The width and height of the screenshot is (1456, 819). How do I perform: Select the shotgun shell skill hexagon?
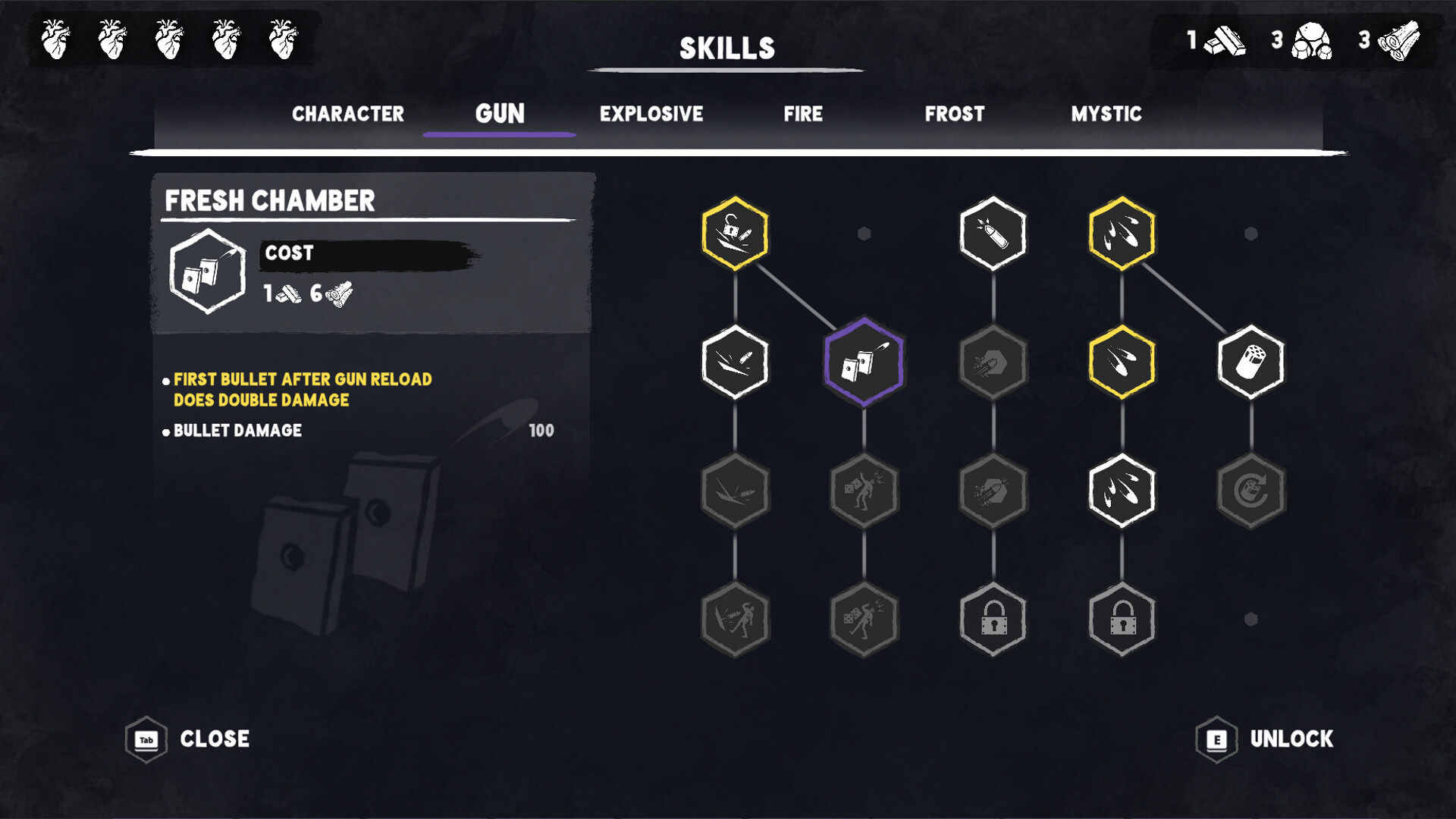click(x=1250, y=362)
